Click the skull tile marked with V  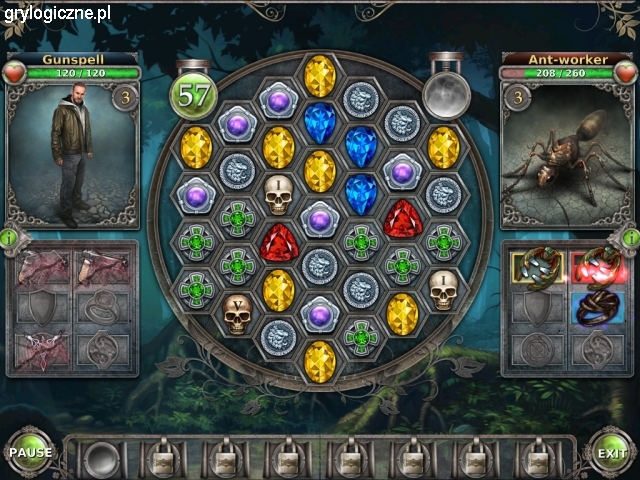tap(236, 315)
